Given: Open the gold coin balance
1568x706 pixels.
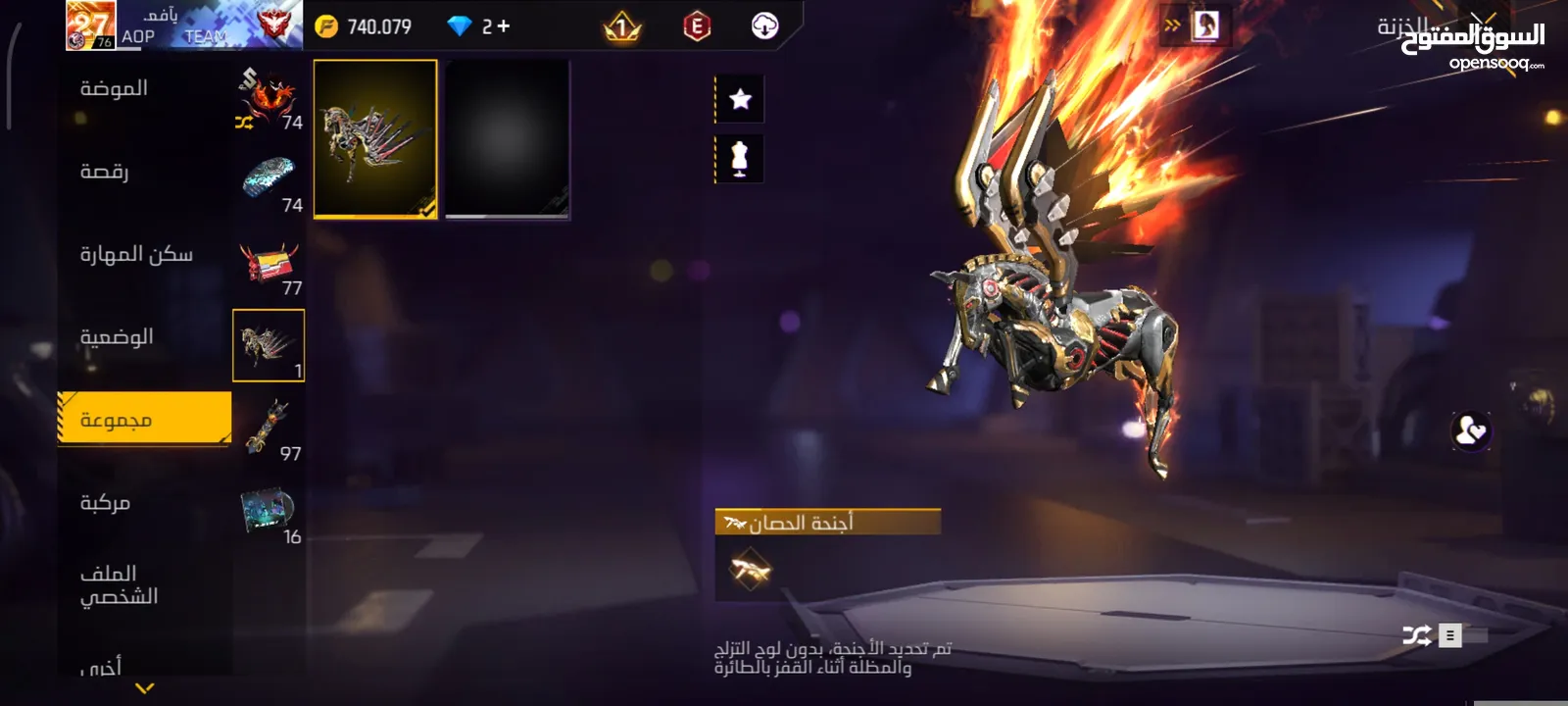Looking at the screenshot, I should [x=365, y=26].
